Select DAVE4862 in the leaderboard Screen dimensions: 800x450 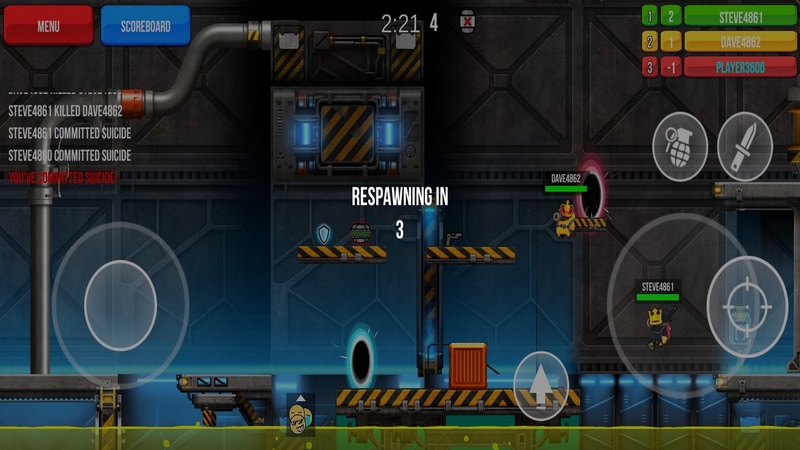(x=740, y=42)
